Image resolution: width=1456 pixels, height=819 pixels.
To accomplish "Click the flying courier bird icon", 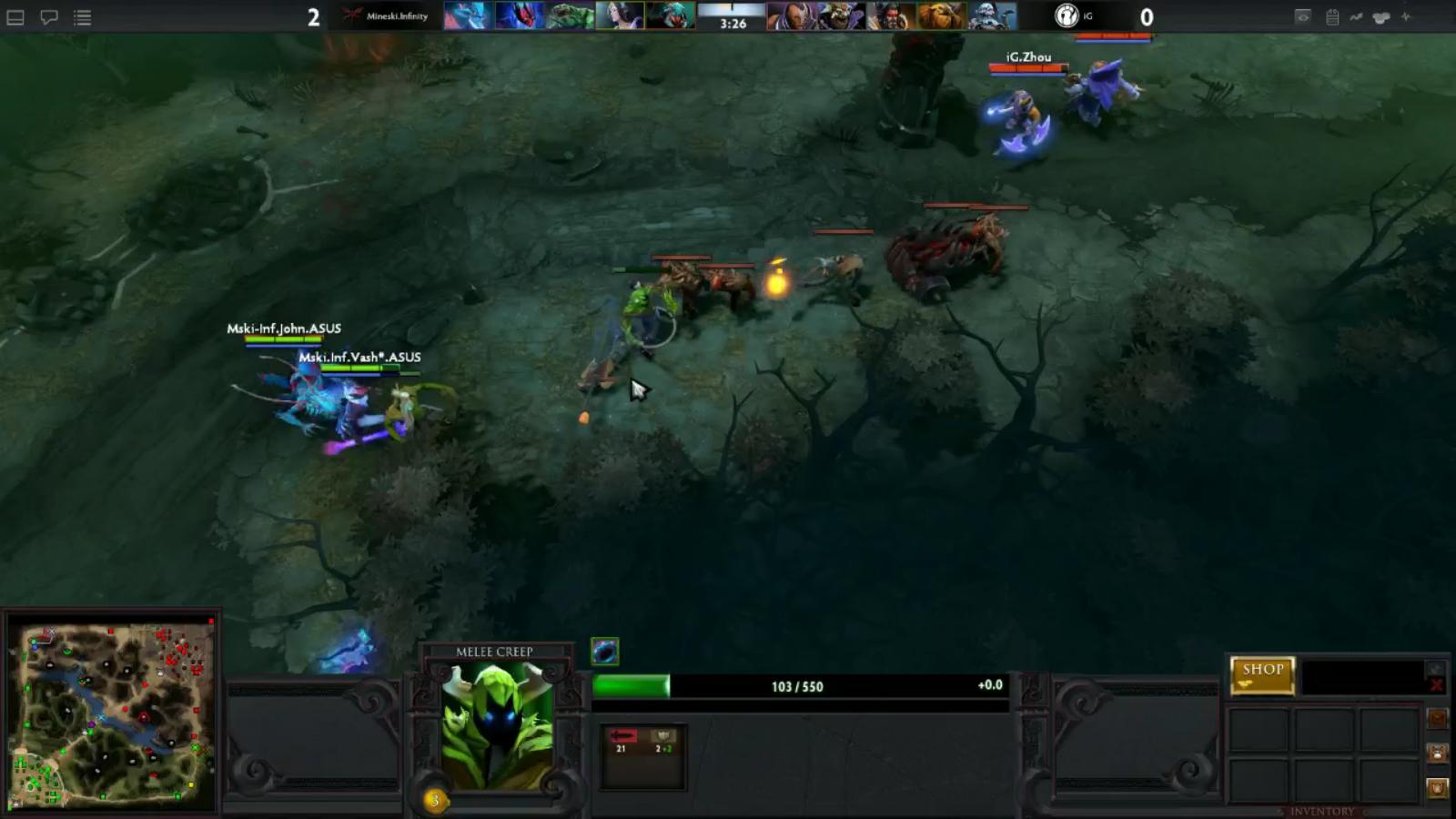I will (1438, 719).
